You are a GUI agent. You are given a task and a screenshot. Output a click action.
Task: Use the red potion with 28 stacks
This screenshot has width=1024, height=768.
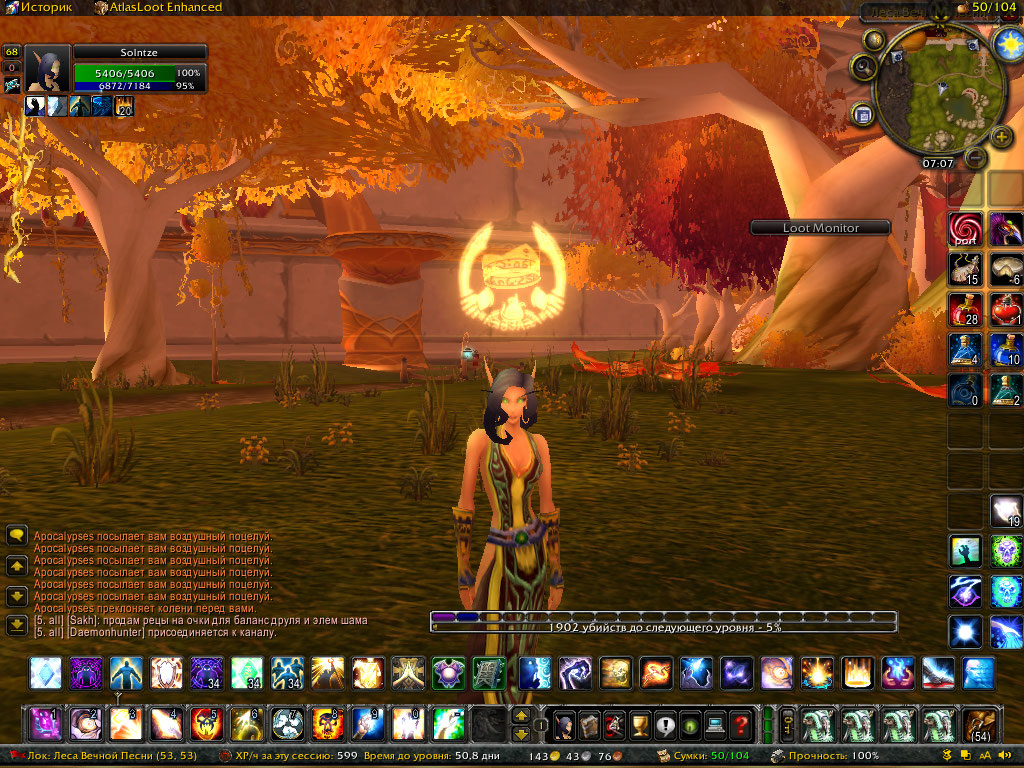coord(964,309)
